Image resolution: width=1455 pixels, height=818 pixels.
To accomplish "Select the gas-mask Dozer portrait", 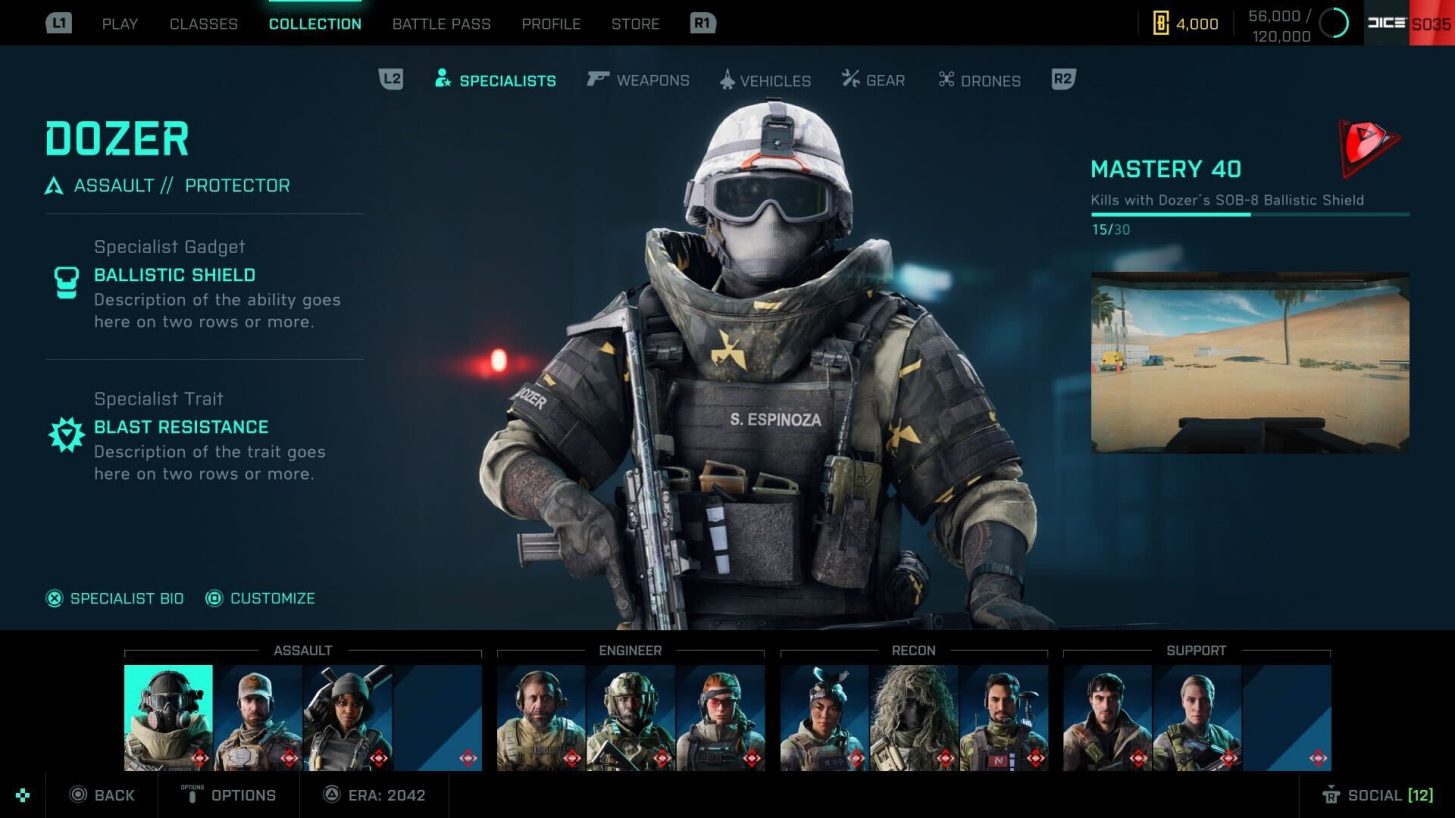I will tap(168, 717).
